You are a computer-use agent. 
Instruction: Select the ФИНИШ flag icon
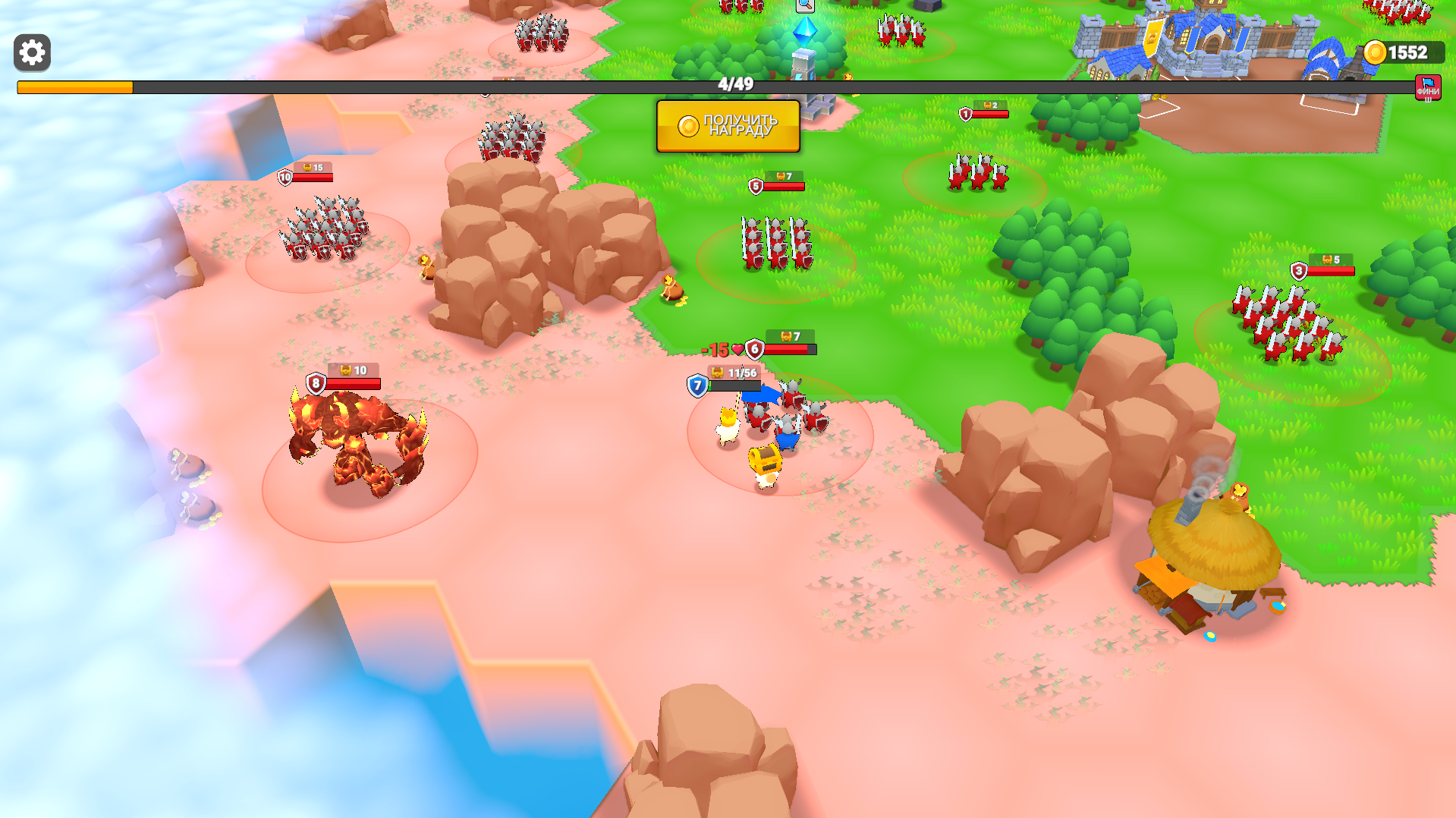(x=1427, y=86)
